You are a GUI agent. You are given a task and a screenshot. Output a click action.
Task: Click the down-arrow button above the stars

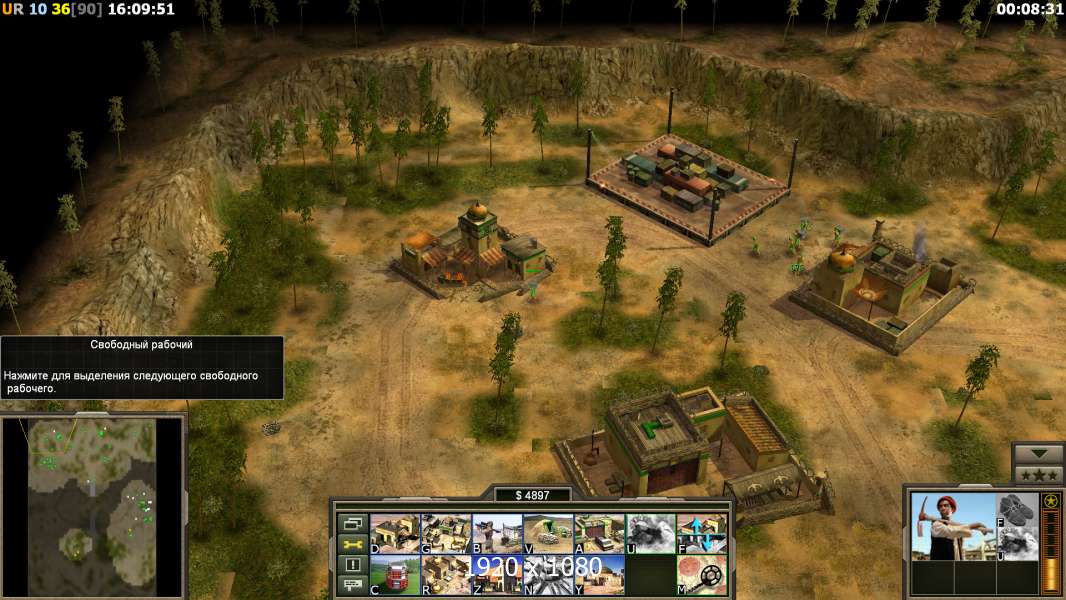pyautogui.click(x=1038, y=454)
